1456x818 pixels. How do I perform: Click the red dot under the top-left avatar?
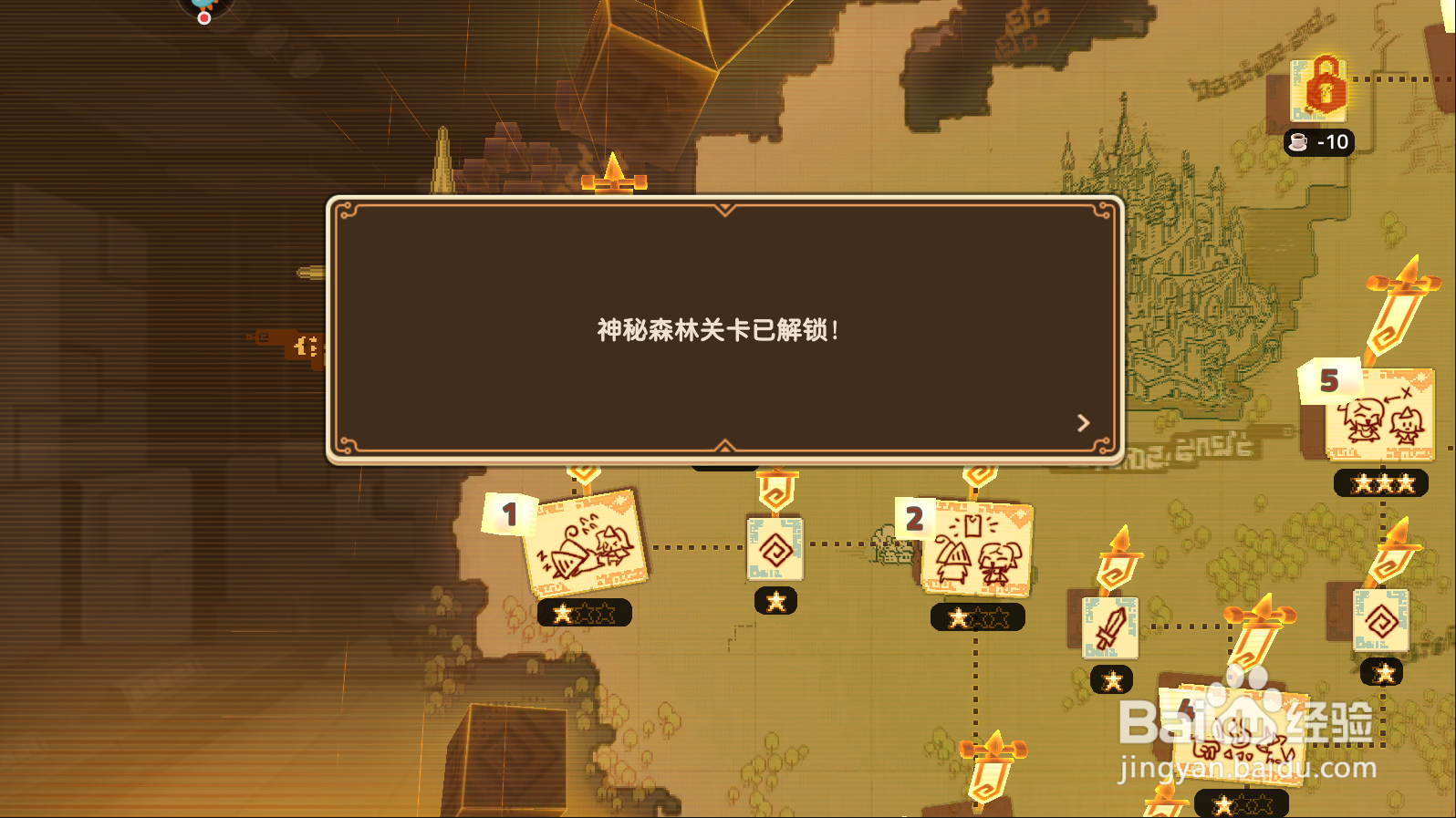point(203,16)
